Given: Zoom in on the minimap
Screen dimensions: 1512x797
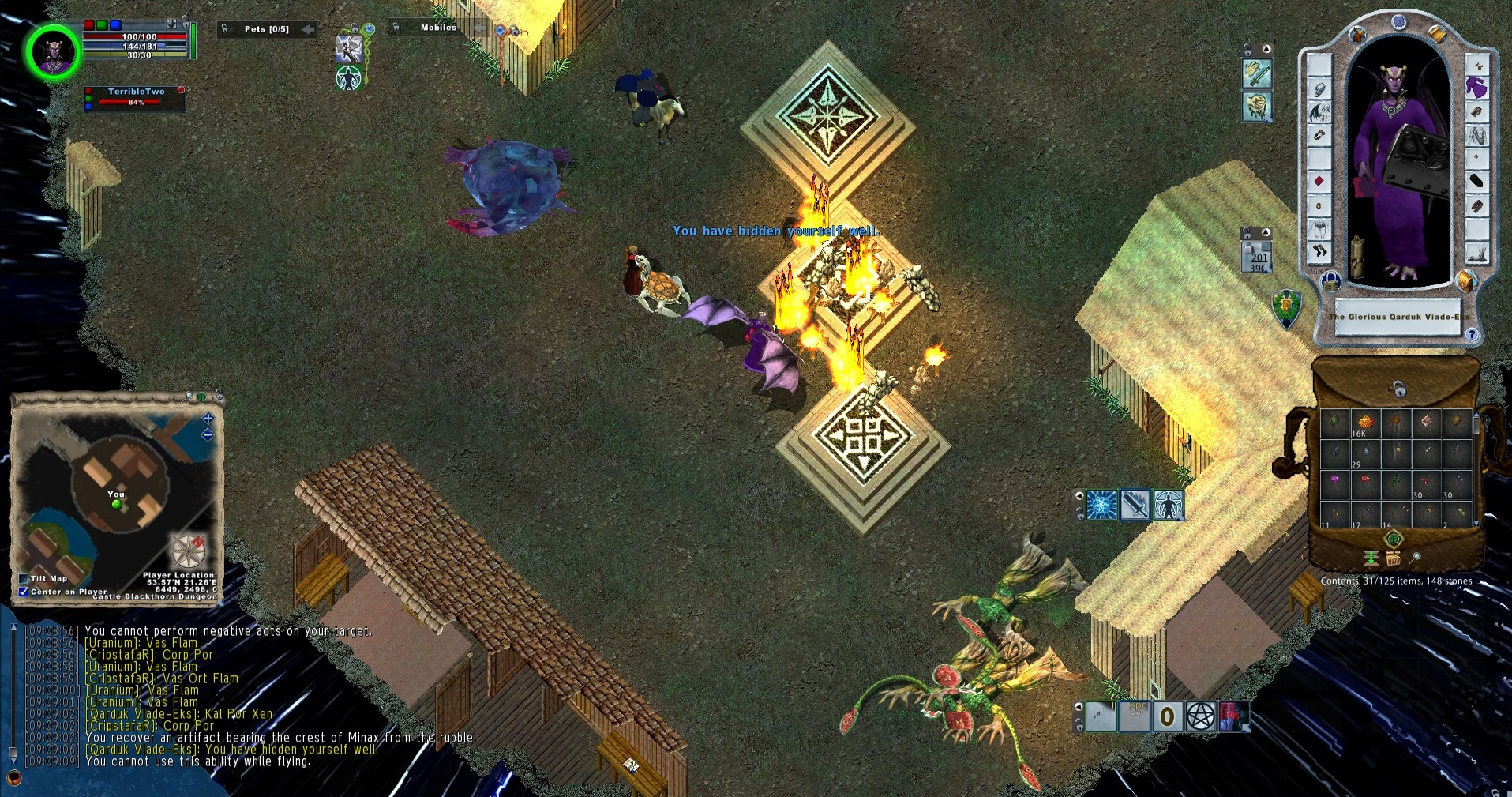Looking at the screenshot, I should (208, 418).
